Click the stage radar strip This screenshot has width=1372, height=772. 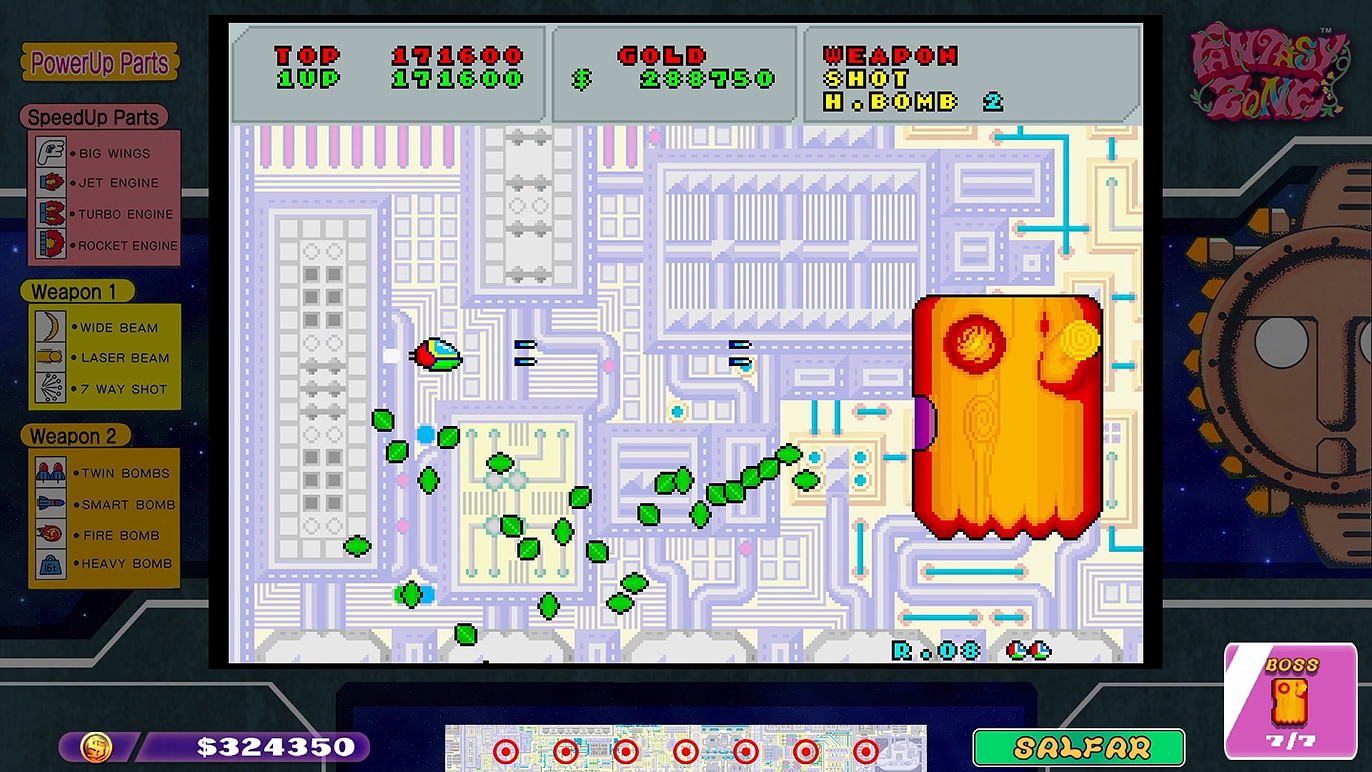pos(685,748)
